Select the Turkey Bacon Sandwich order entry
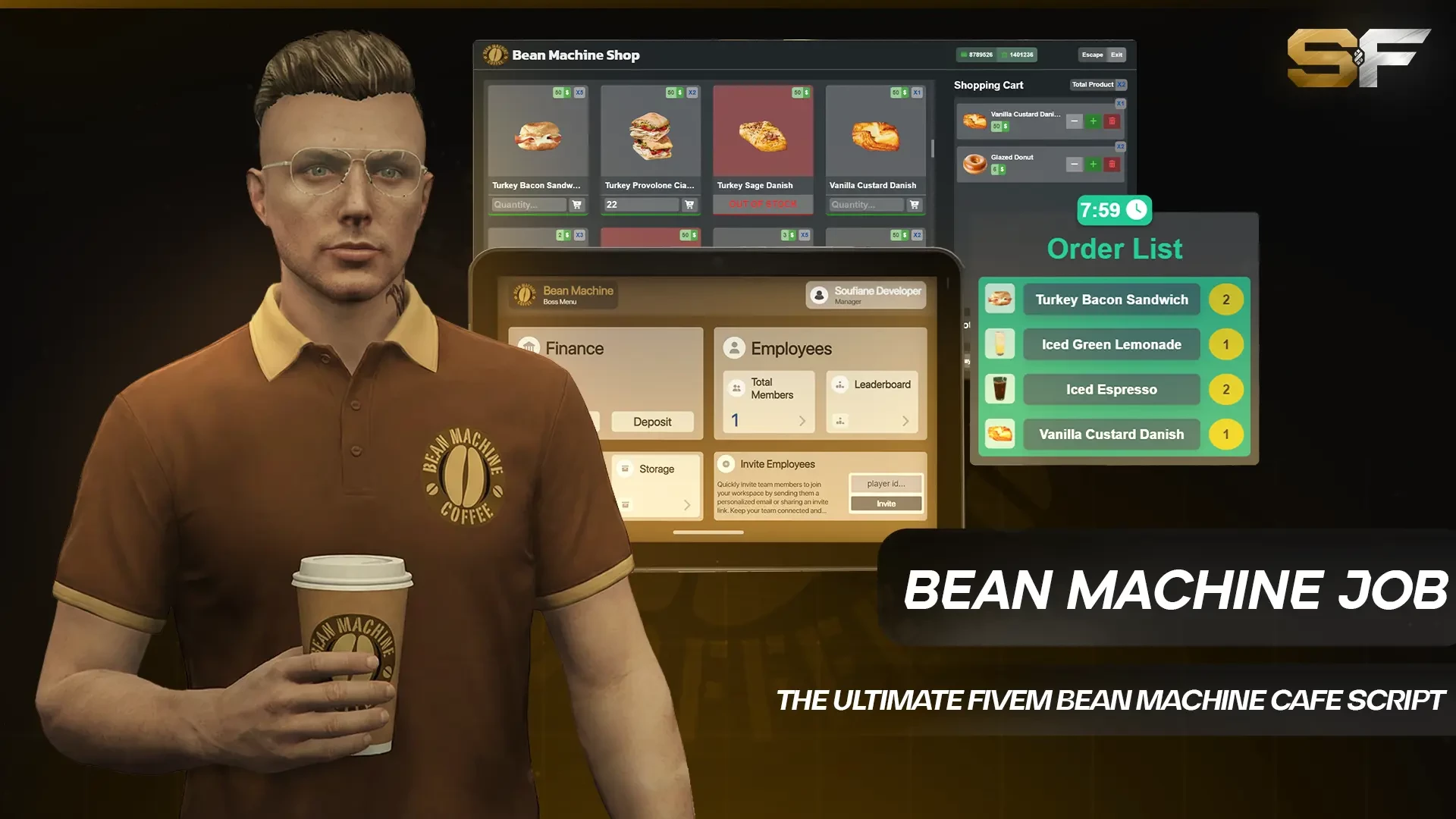The image size is (1456, 819). (1110, 300)
